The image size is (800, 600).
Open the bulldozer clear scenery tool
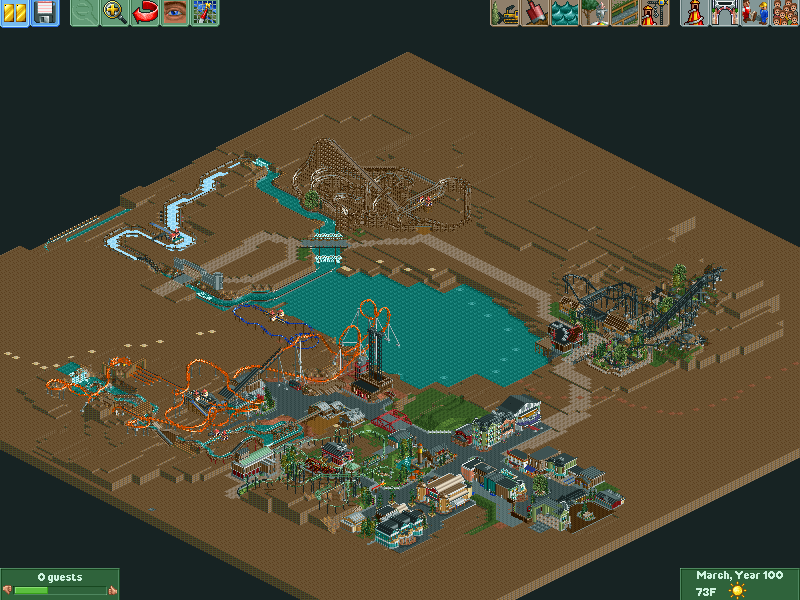pos(505,13)
